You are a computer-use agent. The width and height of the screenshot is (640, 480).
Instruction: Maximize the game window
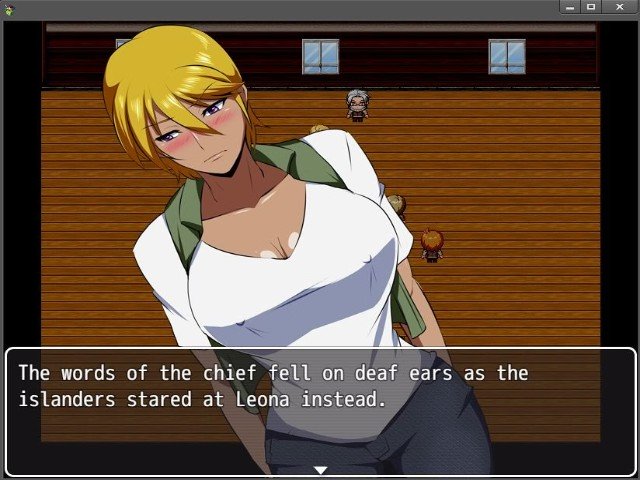(x=591, y=7)
